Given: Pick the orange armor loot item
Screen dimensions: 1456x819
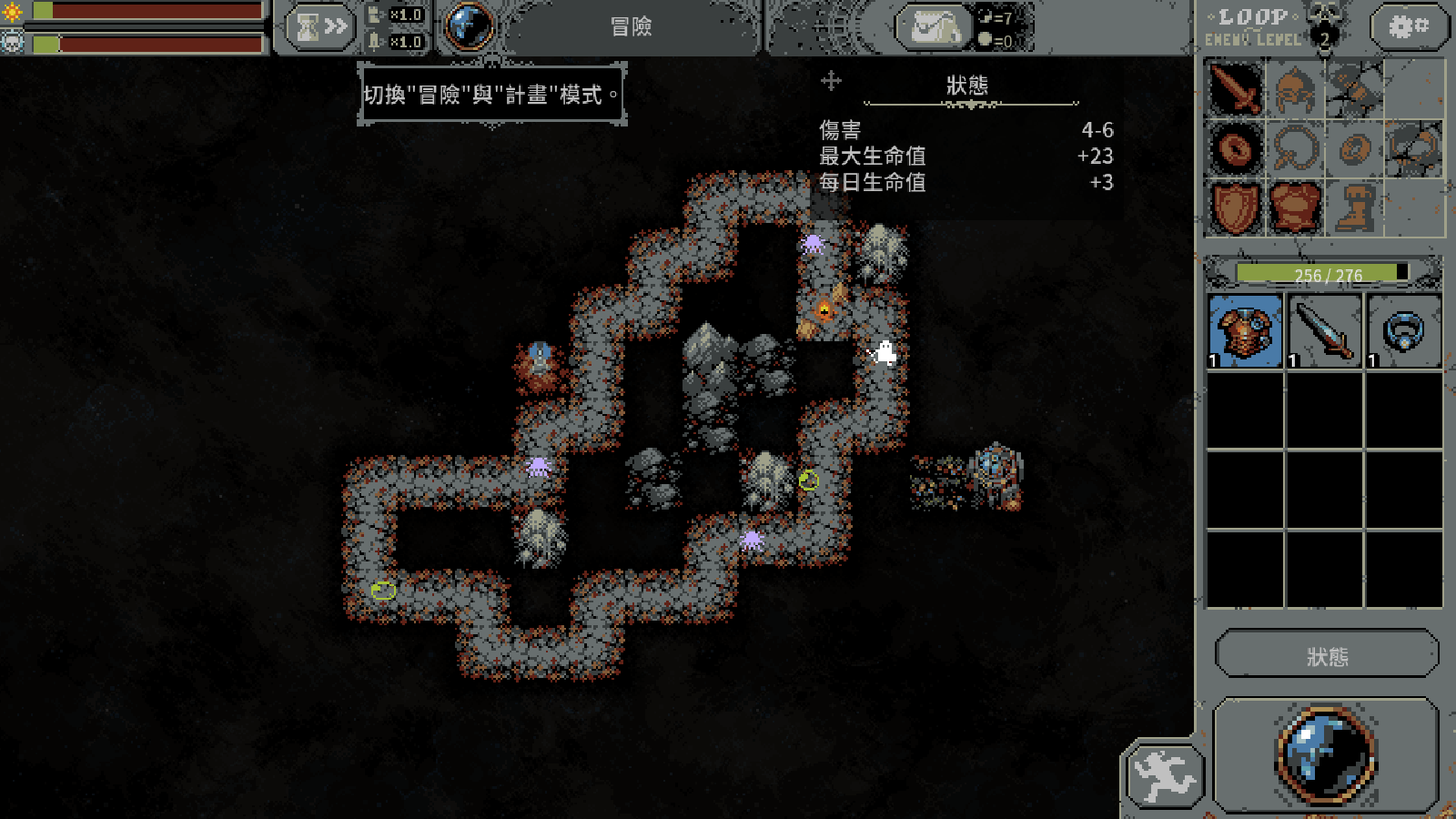Looking at the screenshot, I should pos(1245,330).
